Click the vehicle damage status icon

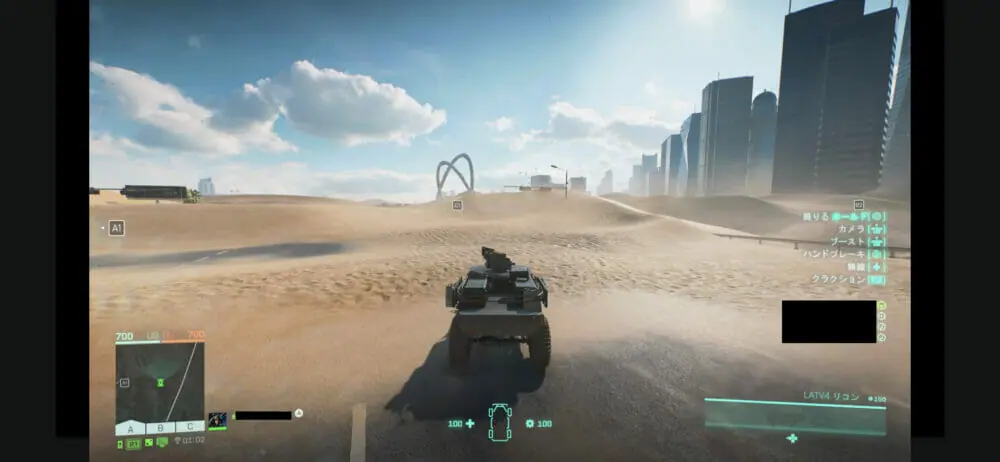(499, 422)
